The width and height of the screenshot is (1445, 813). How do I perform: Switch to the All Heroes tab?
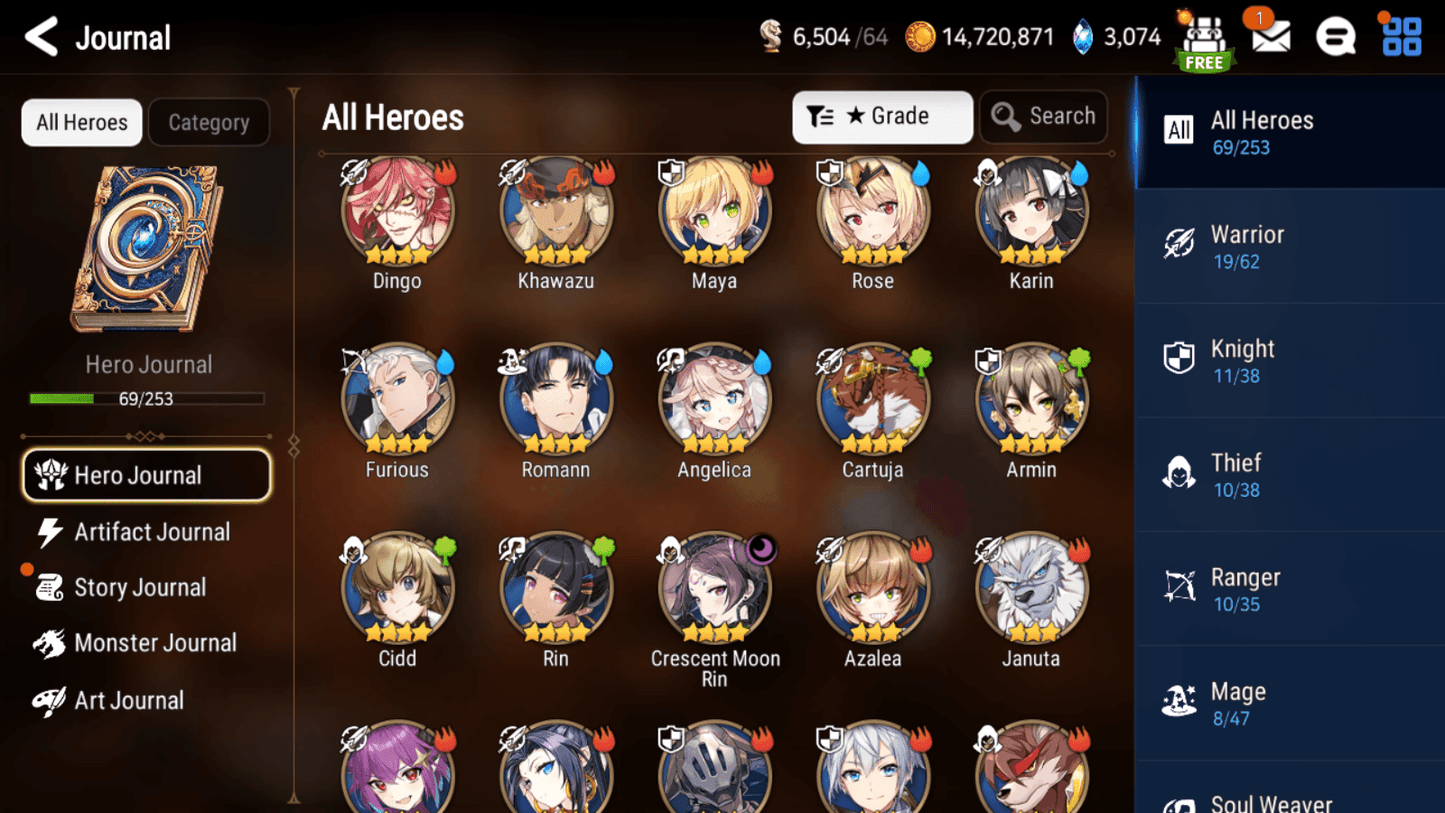point(81,122)
